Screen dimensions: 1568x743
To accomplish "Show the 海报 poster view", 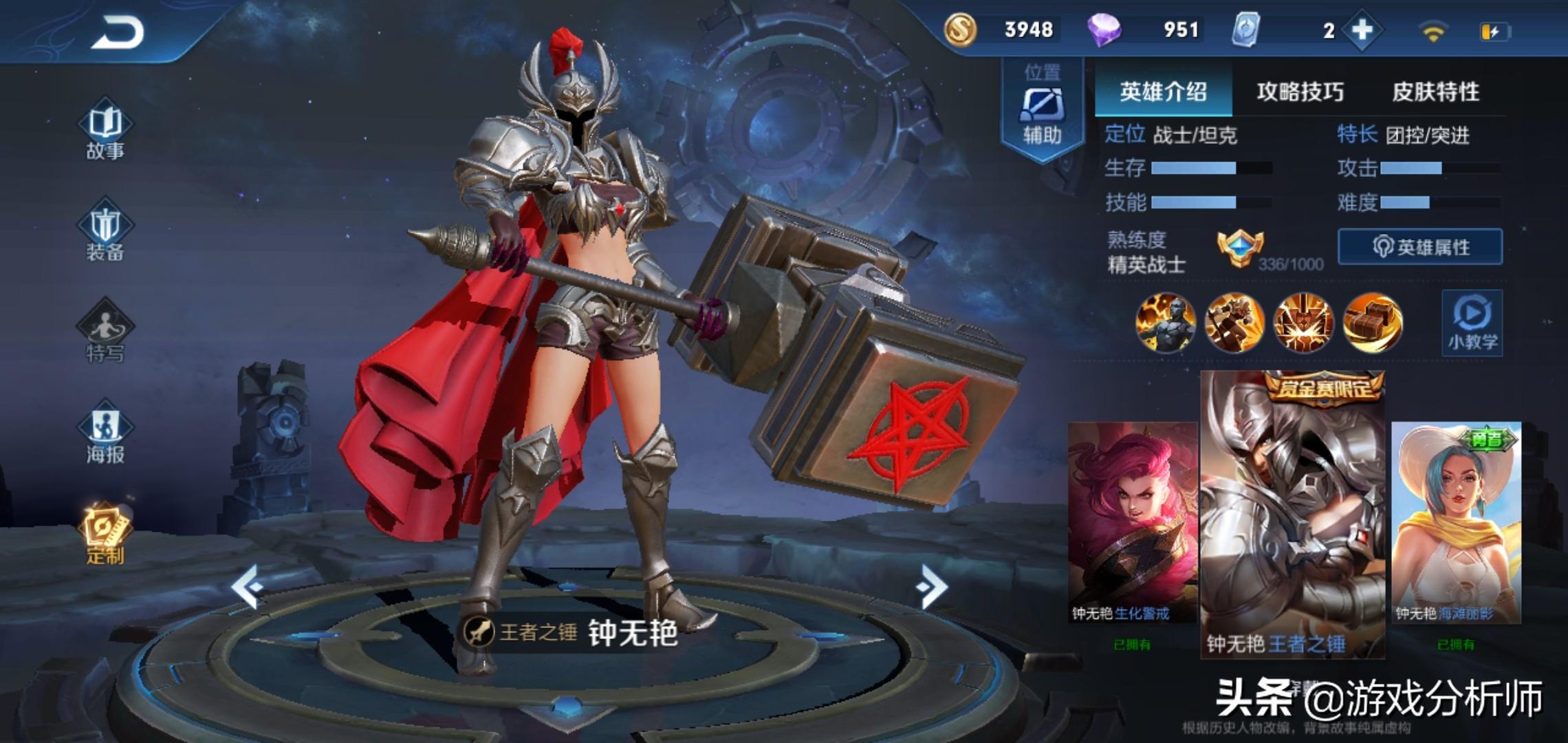I will tap(105, 435).
